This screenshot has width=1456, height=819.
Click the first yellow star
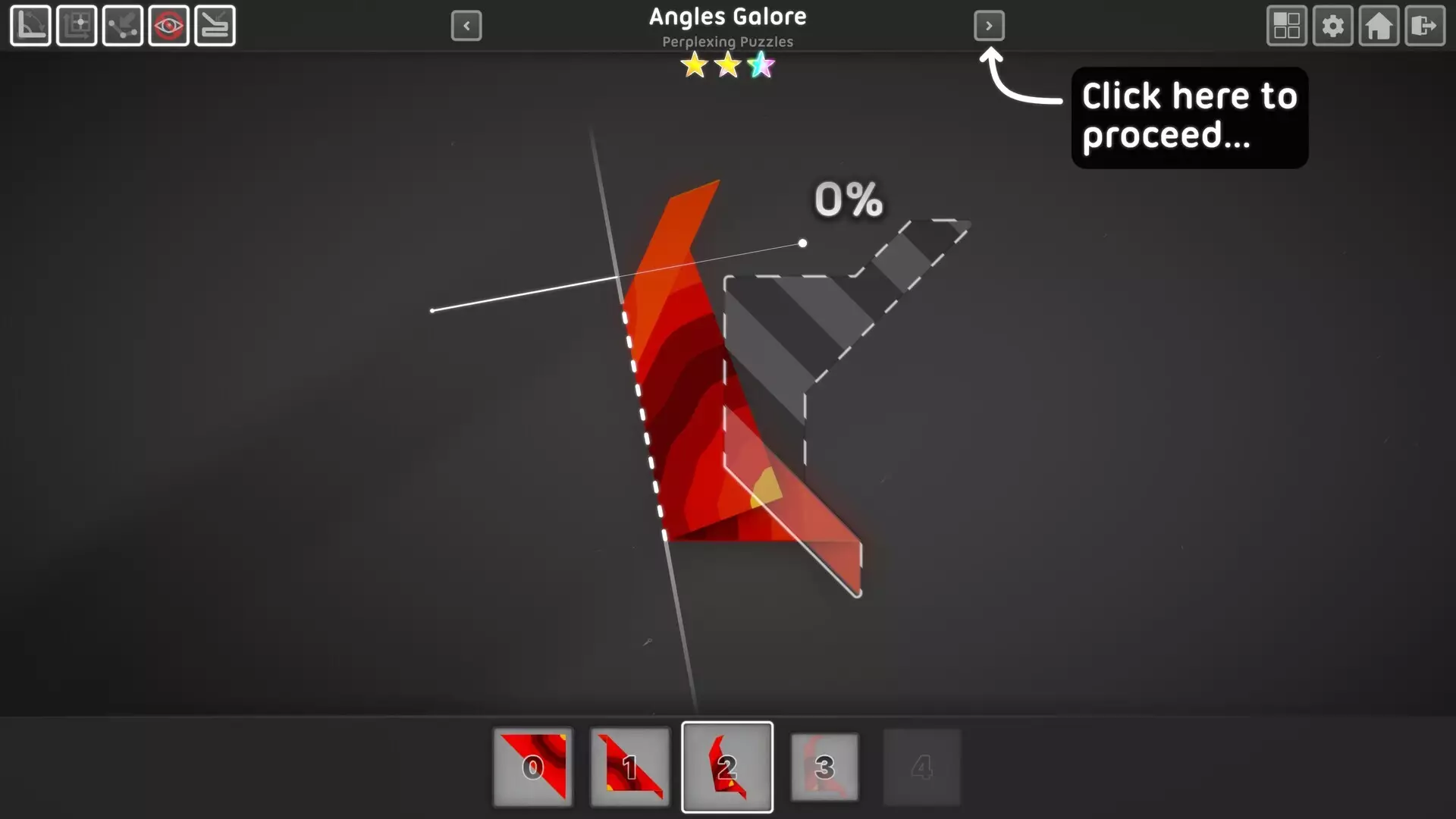[x=694, y=66]
